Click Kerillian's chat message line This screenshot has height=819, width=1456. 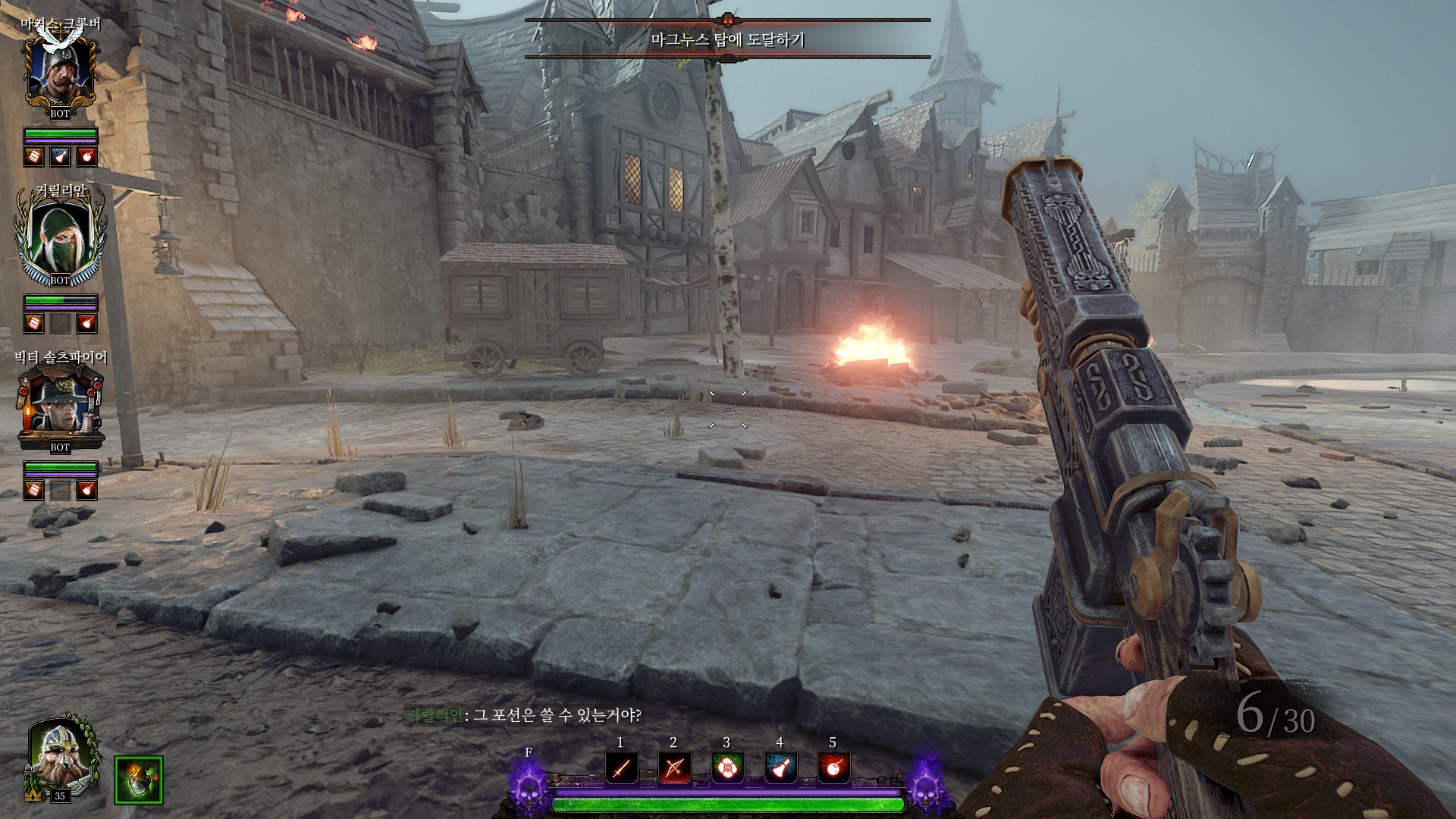[x=524, y=715]
